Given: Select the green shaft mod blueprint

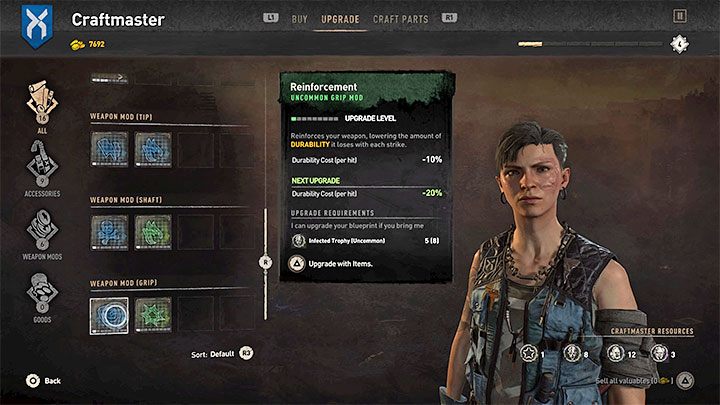Looking at the screenshot, I should click(x=152, y=231).
